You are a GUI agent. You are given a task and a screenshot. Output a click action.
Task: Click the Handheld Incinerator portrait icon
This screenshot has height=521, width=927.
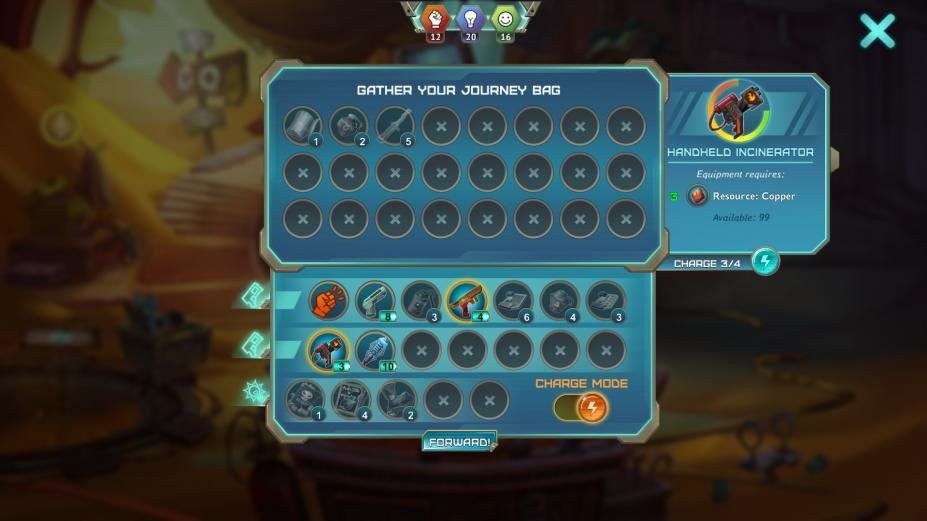coord(740,110)
